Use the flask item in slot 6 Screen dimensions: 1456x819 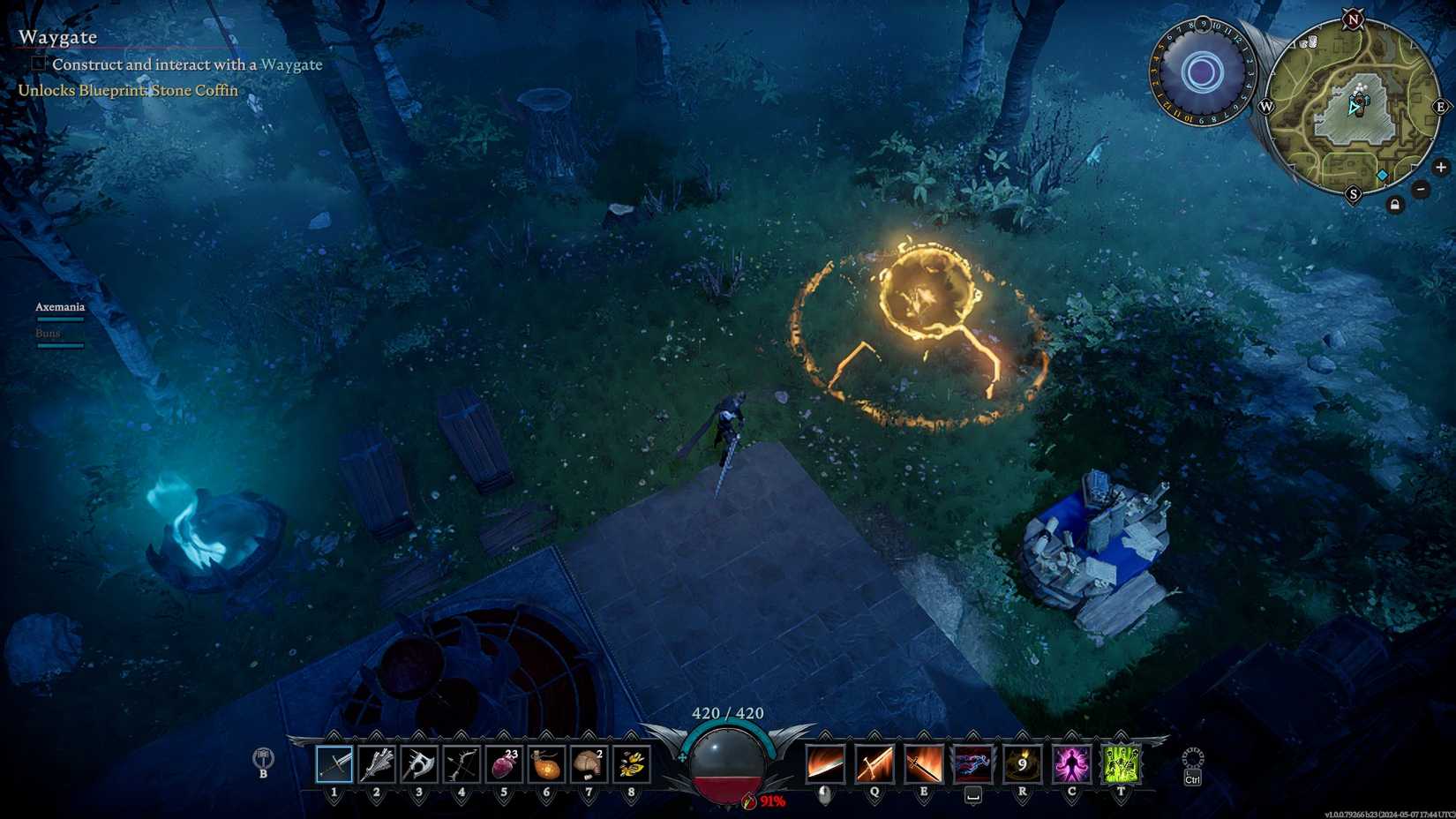click(x=545, y=763)
